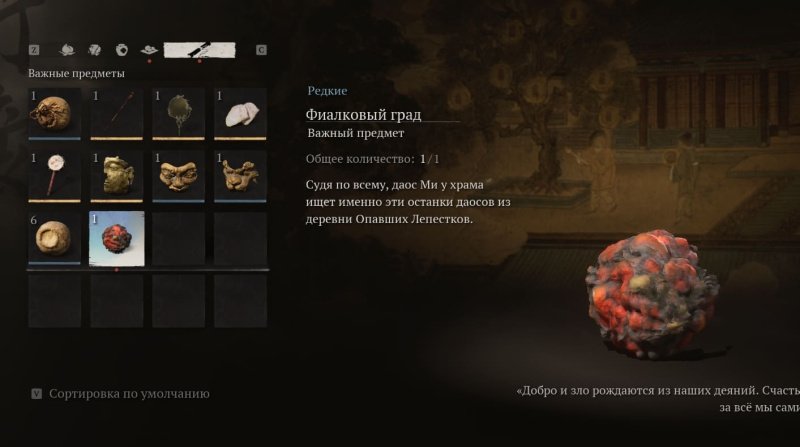Choose the golden frowning face mask
The height and width of the screenshot is (447, 800).
tap(179, 176)
